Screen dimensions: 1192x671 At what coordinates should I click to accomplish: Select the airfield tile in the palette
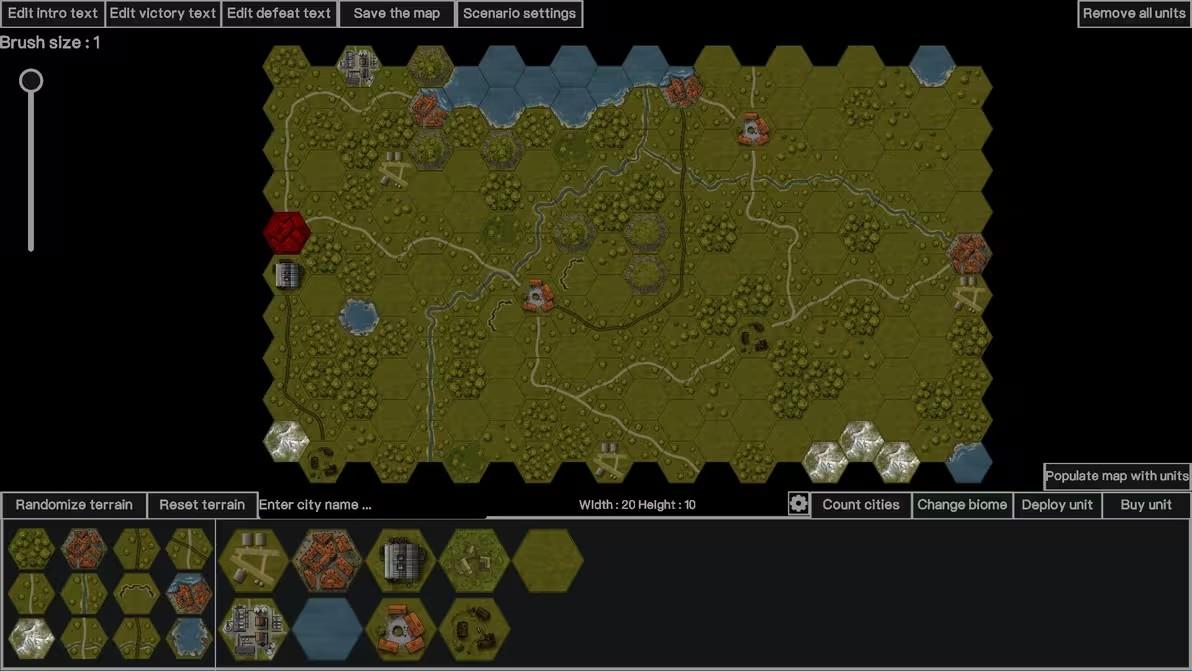254,560
